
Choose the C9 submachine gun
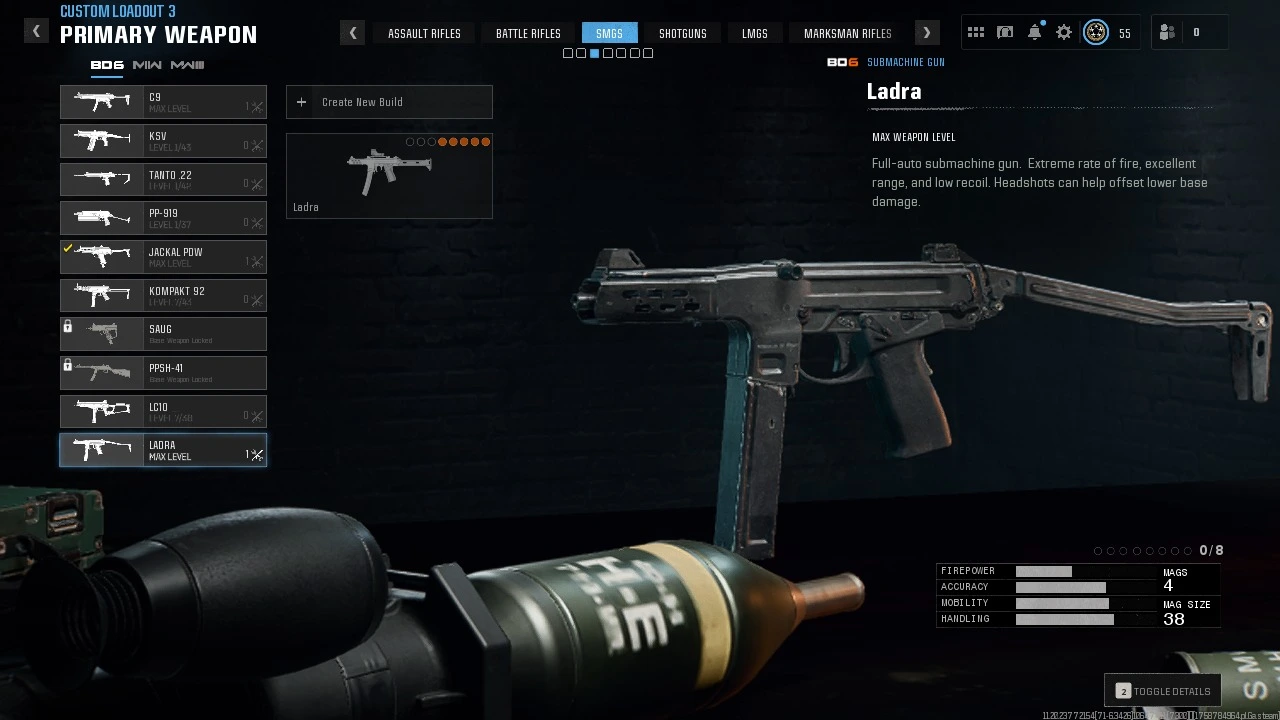click(163, 102)
